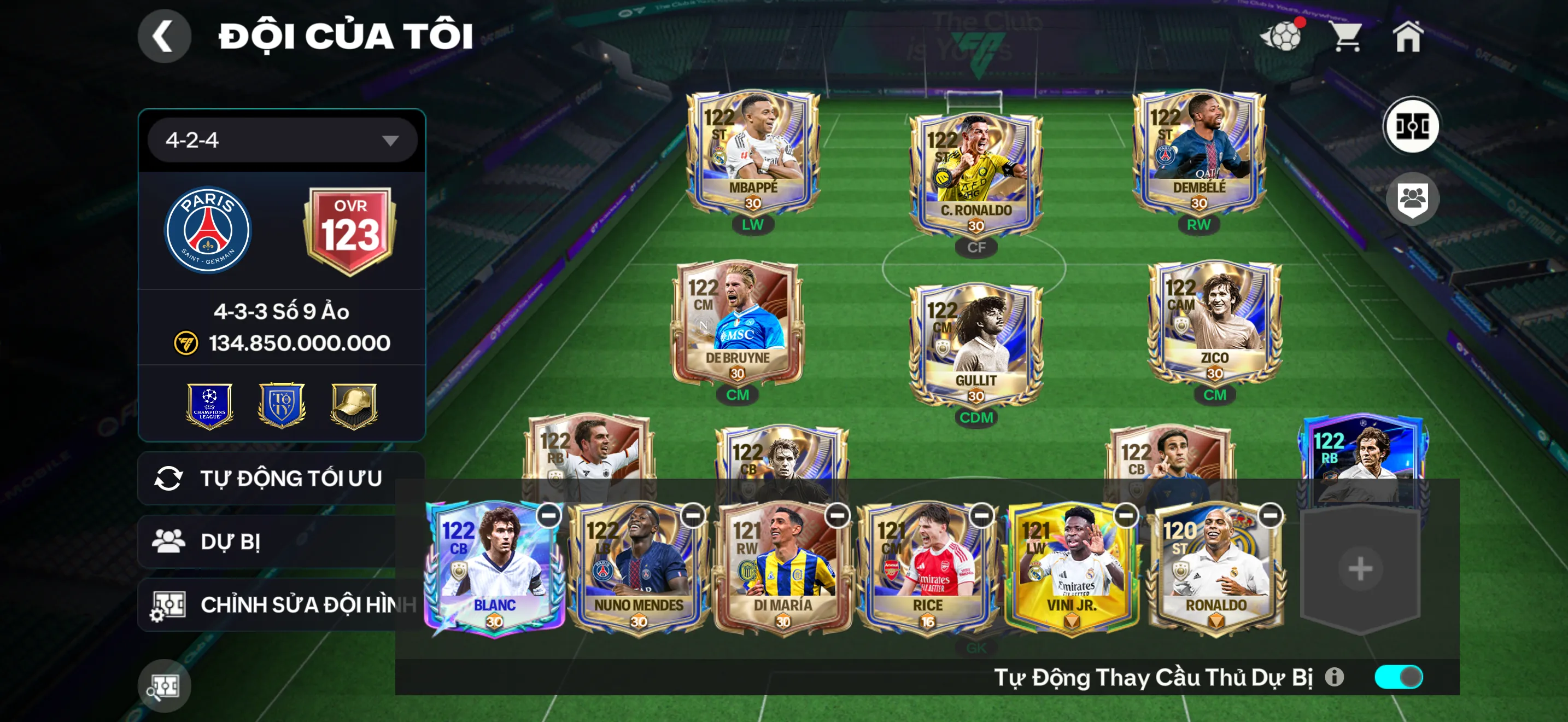The image size is (1568, 722).
Task: Show info for auto substitute option
Action: click(x=1333, y=677)
